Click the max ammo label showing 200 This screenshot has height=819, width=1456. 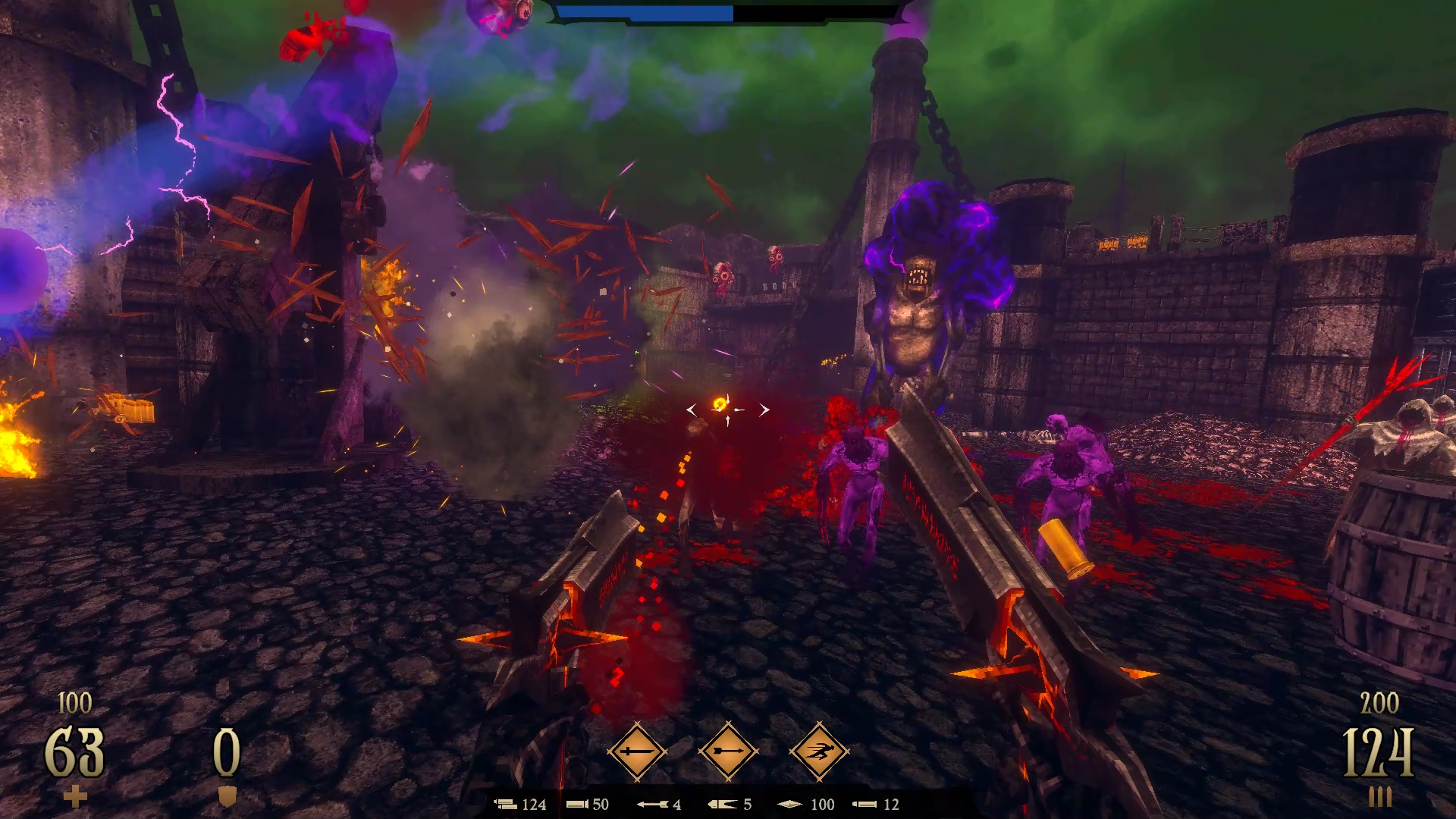[1382, 703]
